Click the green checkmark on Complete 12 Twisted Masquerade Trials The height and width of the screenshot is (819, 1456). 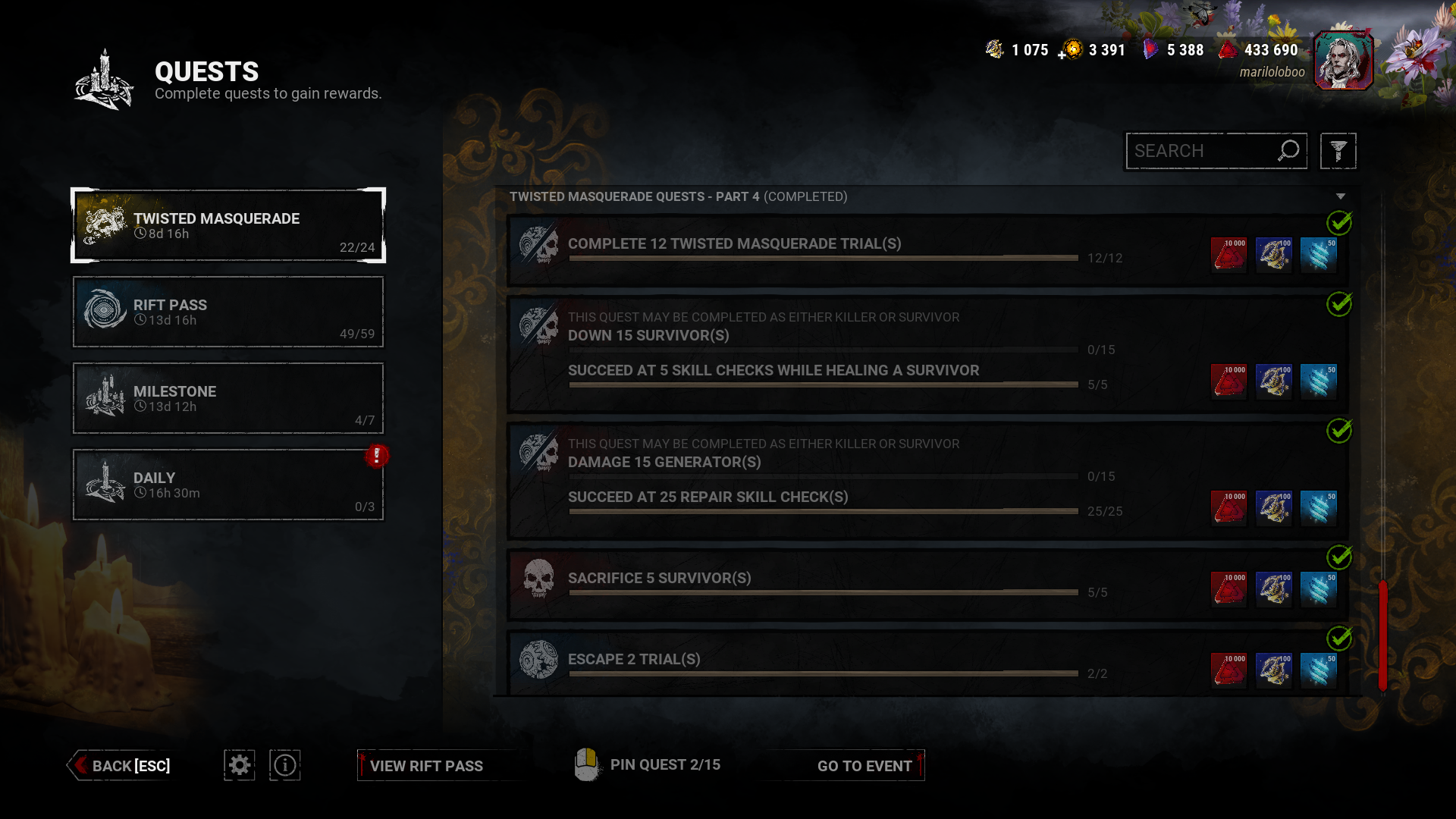pyautogui.click(x=1341, y=221)
